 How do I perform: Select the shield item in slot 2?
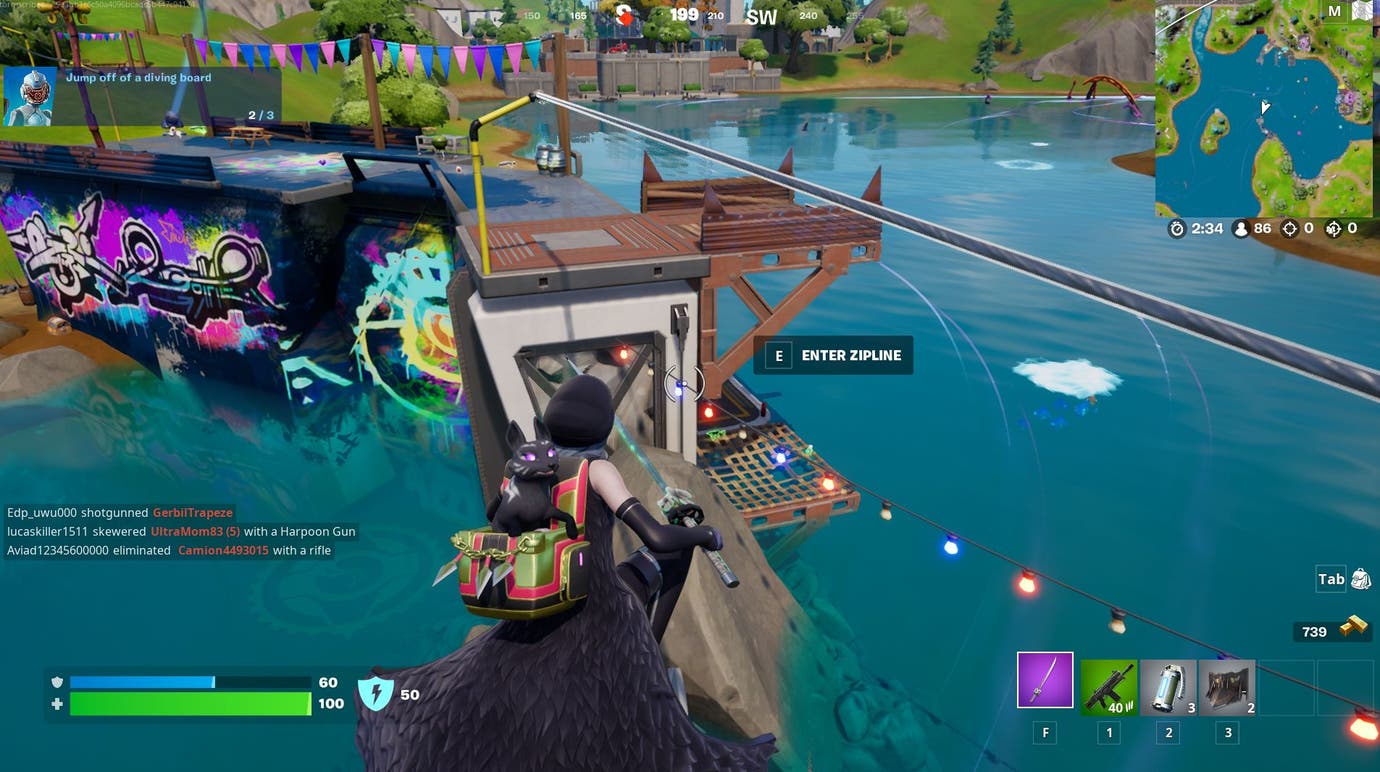[1166, 686]
